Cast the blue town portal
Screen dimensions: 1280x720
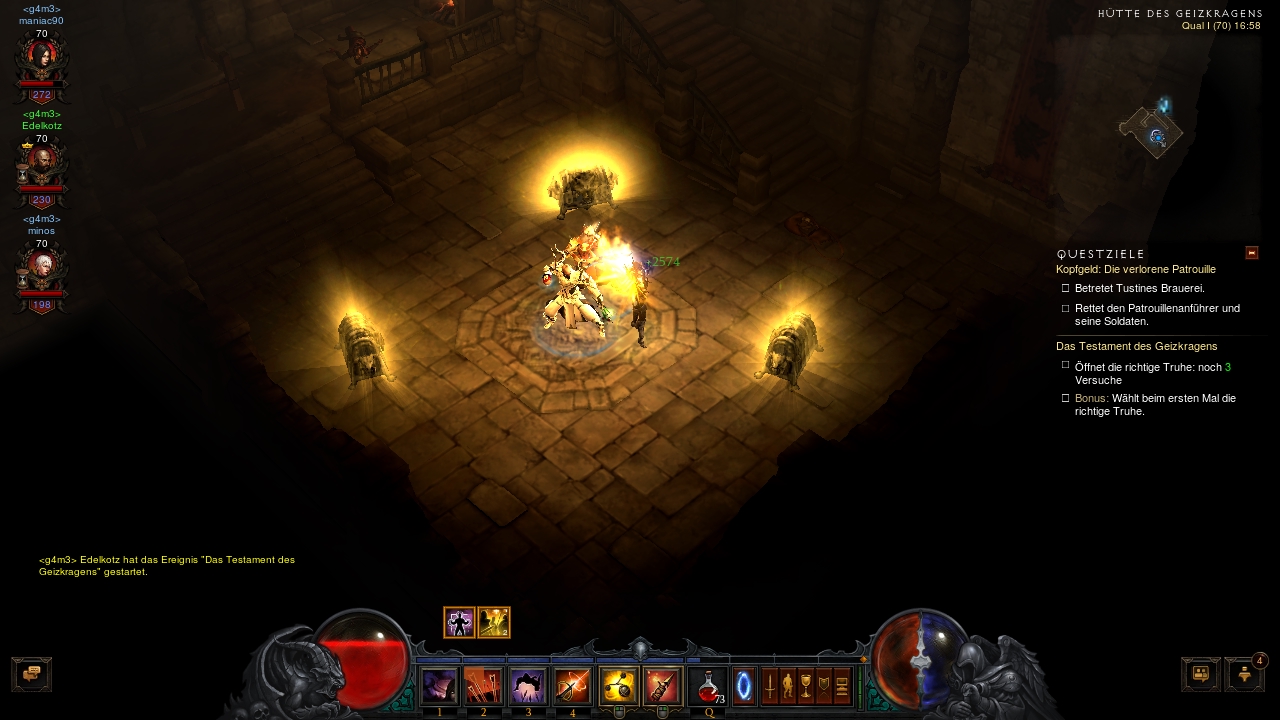[744, 686]
